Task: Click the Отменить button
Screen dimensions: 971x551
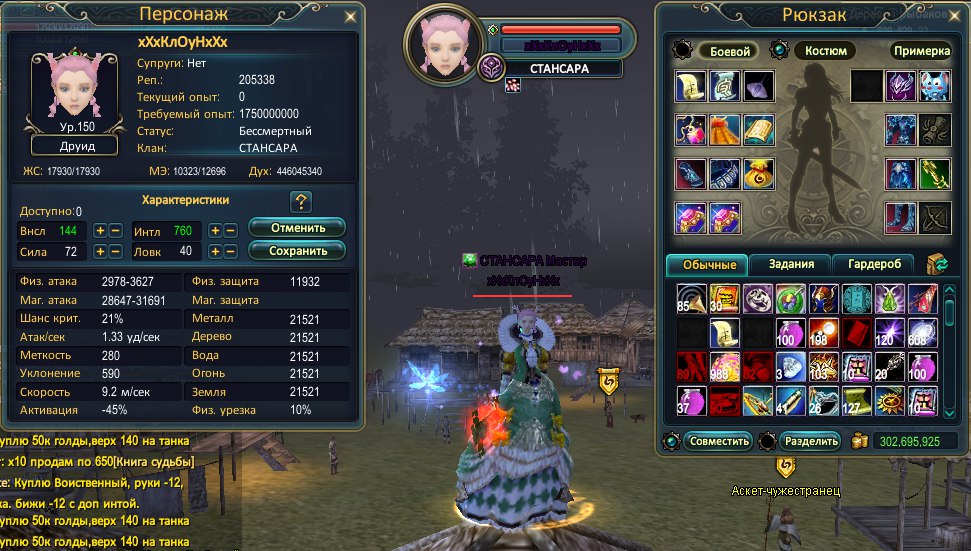Action: point(296,228)
